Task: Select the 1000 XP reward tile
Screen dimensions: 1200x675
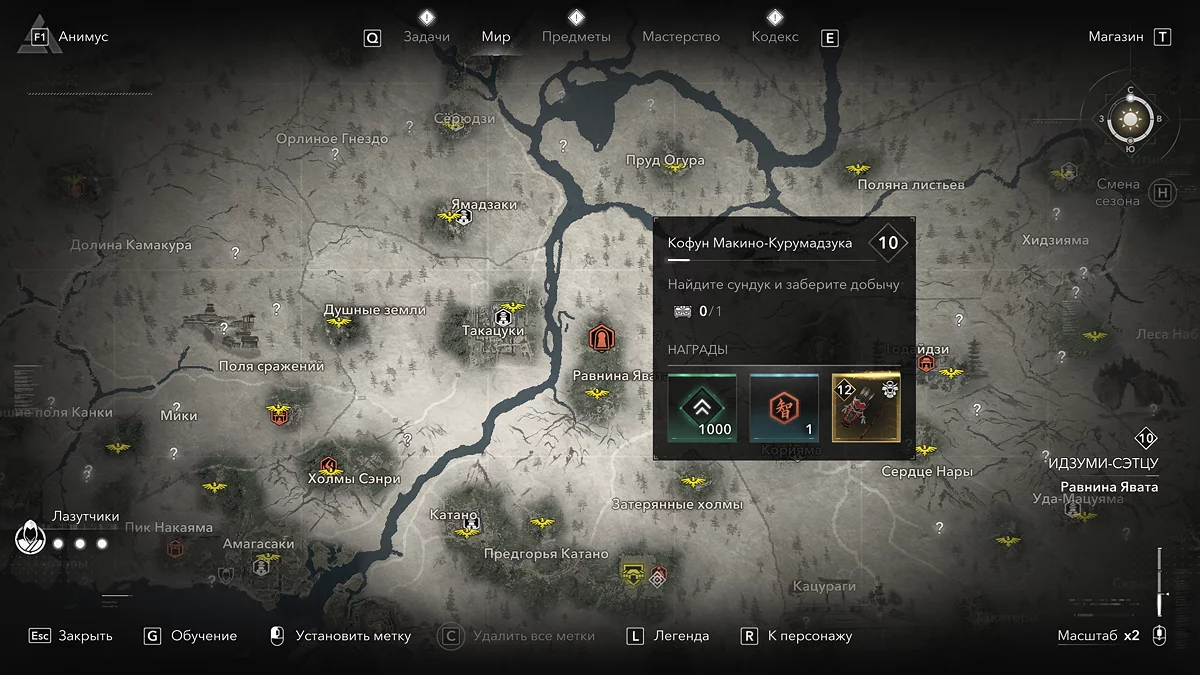Action: point(702,407)
